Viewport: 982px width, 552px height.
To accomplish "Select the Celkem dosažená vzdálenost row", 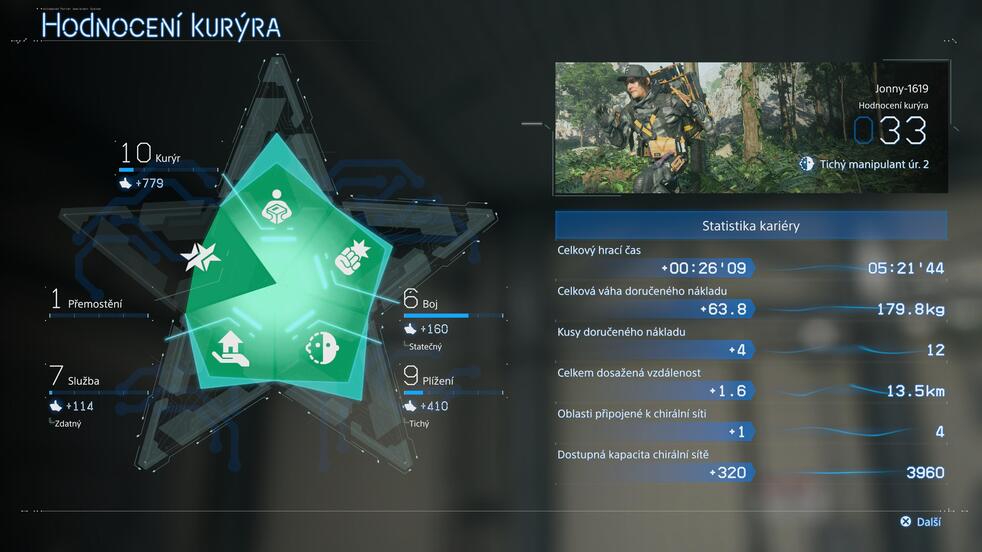I will [x=751, y=383].
